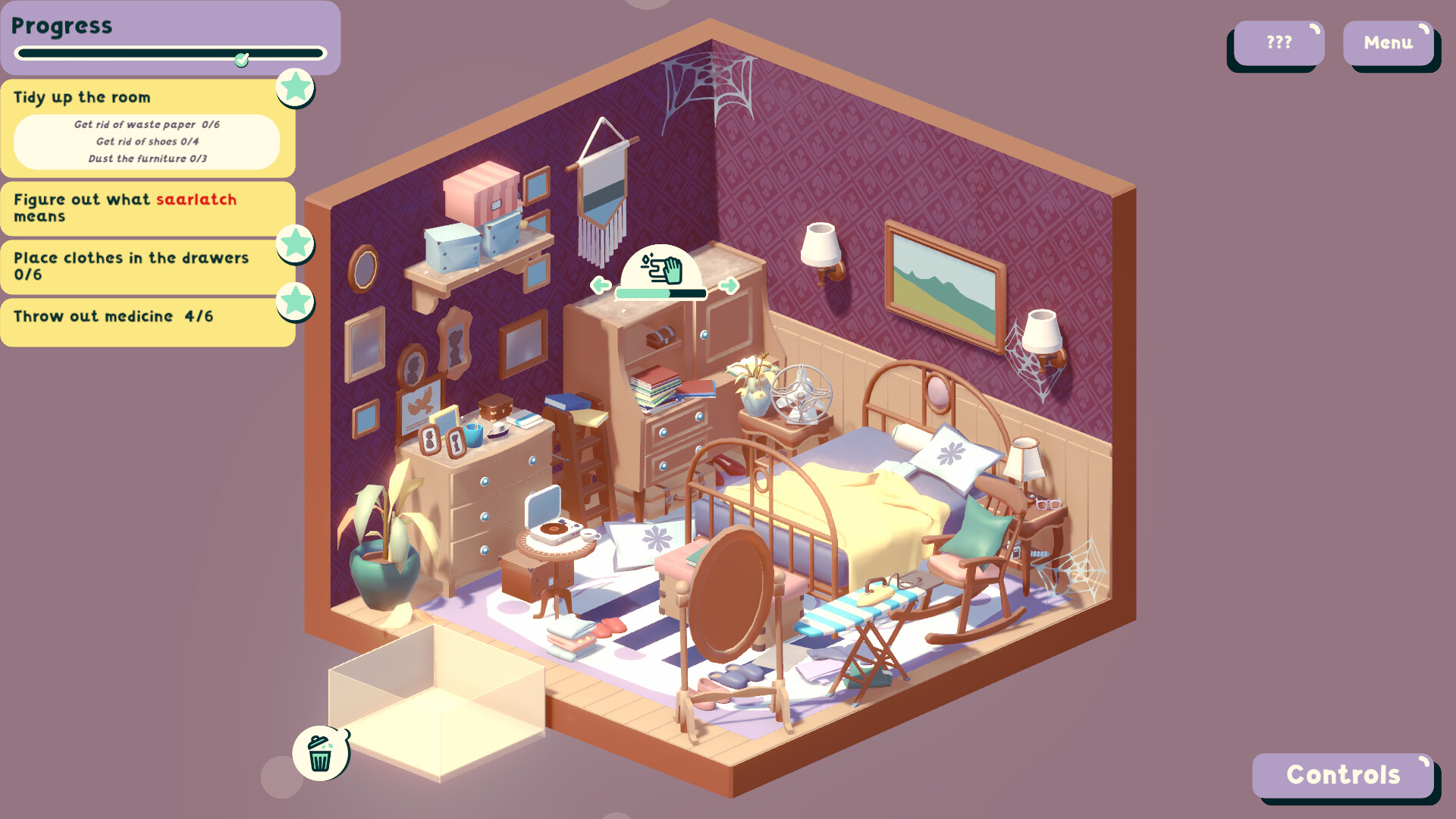Click the star beside Place clothes in the drawers
The height and width of the screenshot is (819, 1456).
296,244
